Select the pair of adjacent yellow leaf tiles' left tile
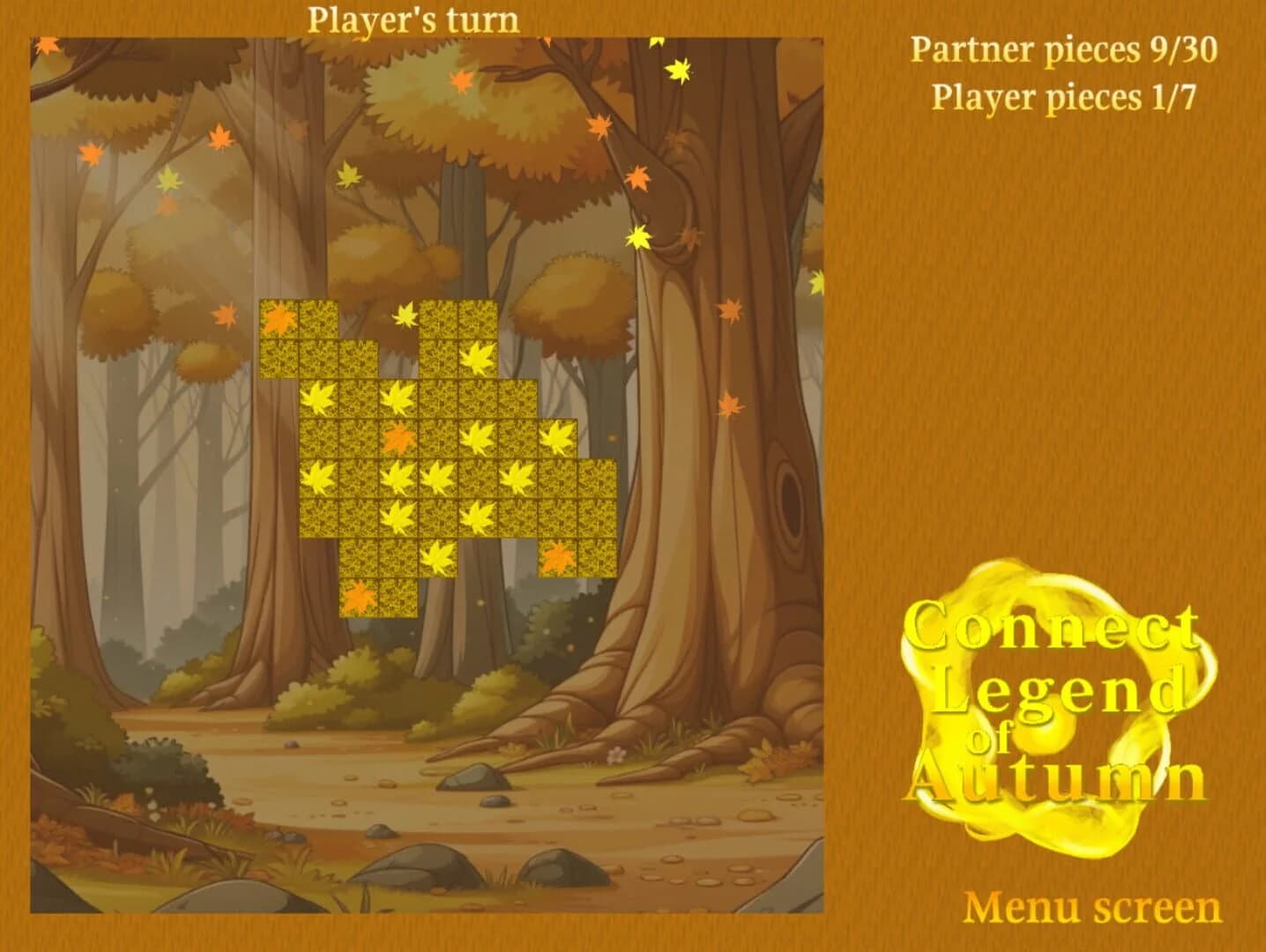 [398, 479]
